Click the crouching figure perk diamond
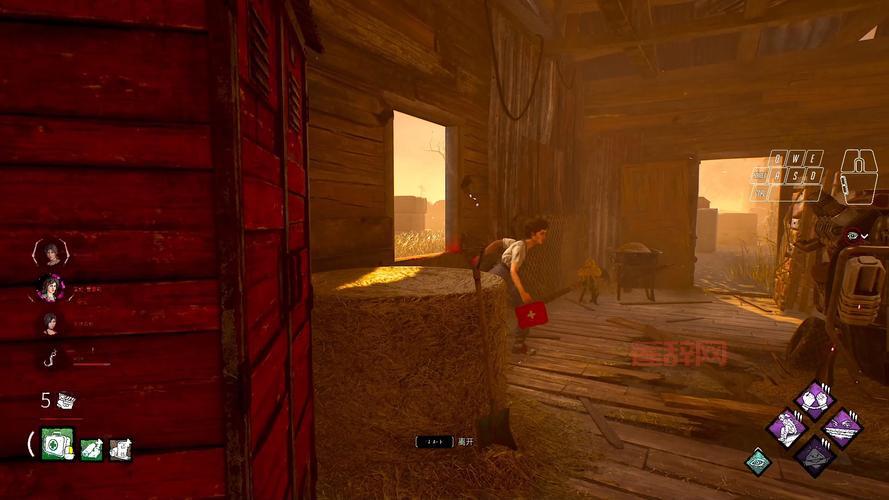Viewport: 889px width, 500px height. tap(787, 428)
